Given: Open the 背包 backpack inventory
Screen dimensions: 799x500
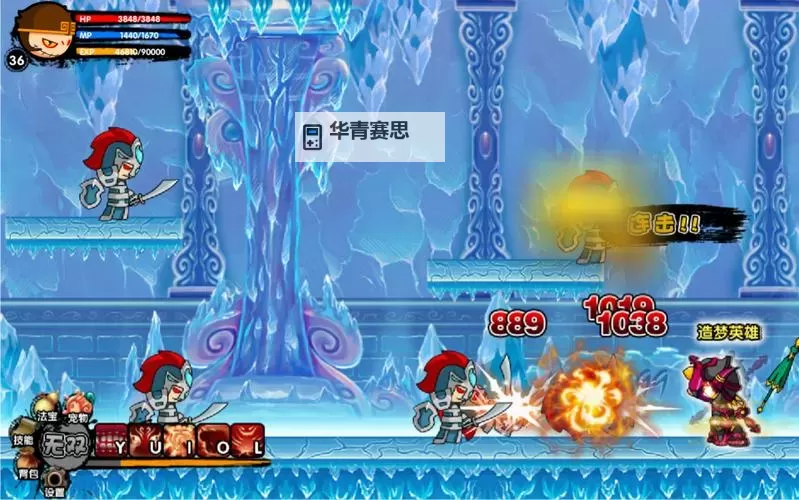Looking at the screenshot, I should 27,472.
